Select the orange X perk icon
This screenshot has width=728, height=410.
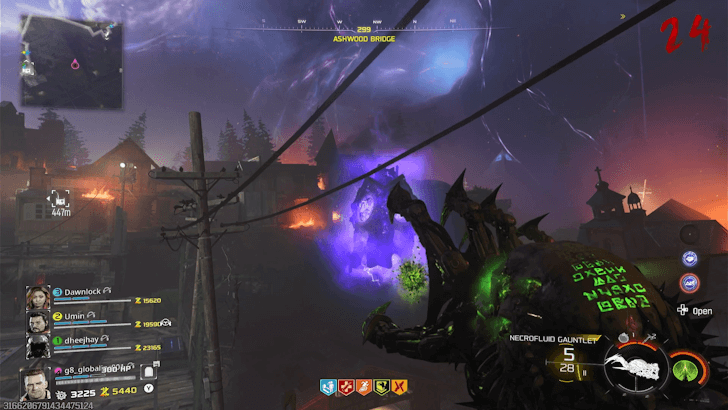400,385
